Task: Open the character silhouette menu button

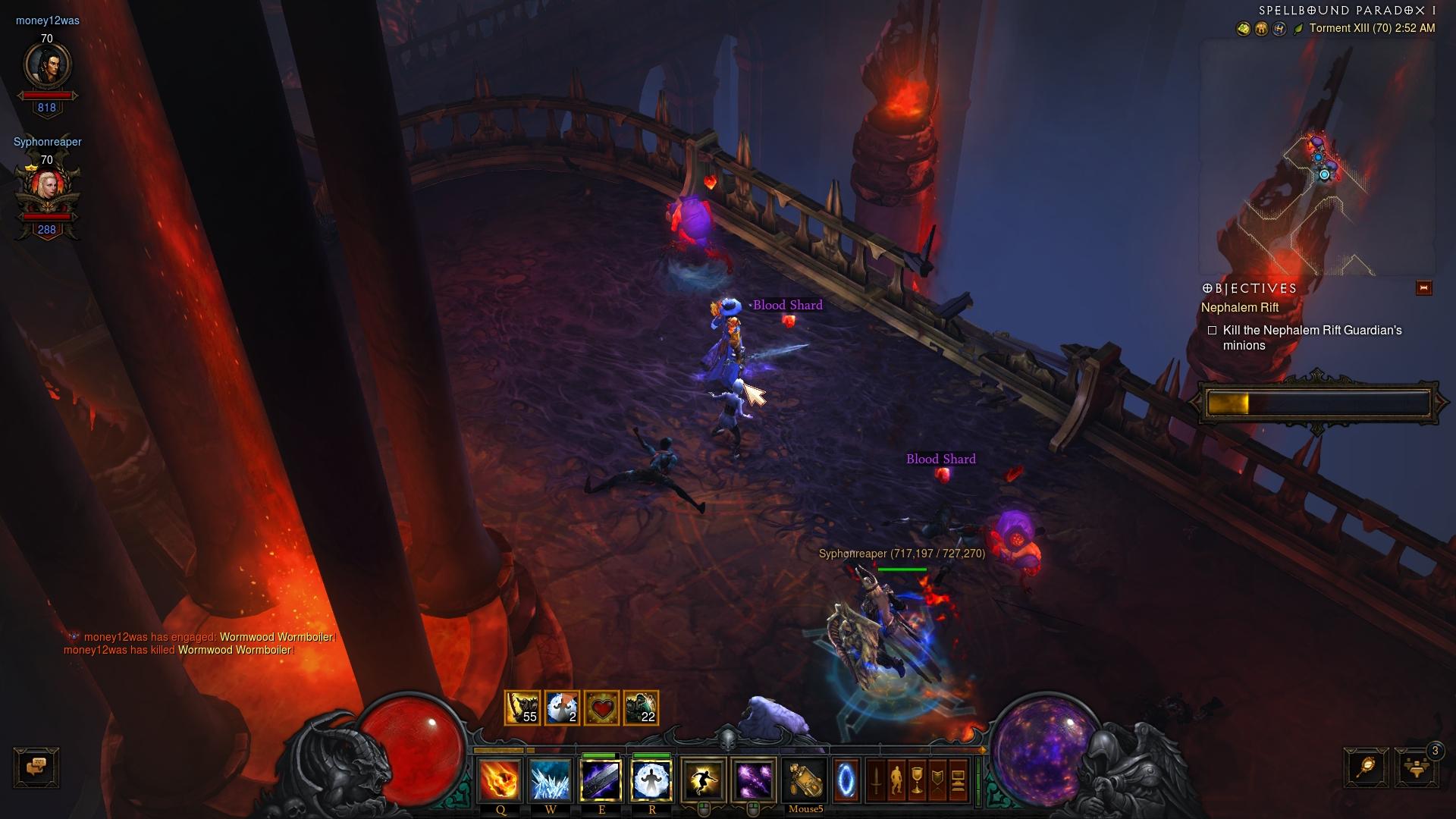Action: (x=896, y=780)
